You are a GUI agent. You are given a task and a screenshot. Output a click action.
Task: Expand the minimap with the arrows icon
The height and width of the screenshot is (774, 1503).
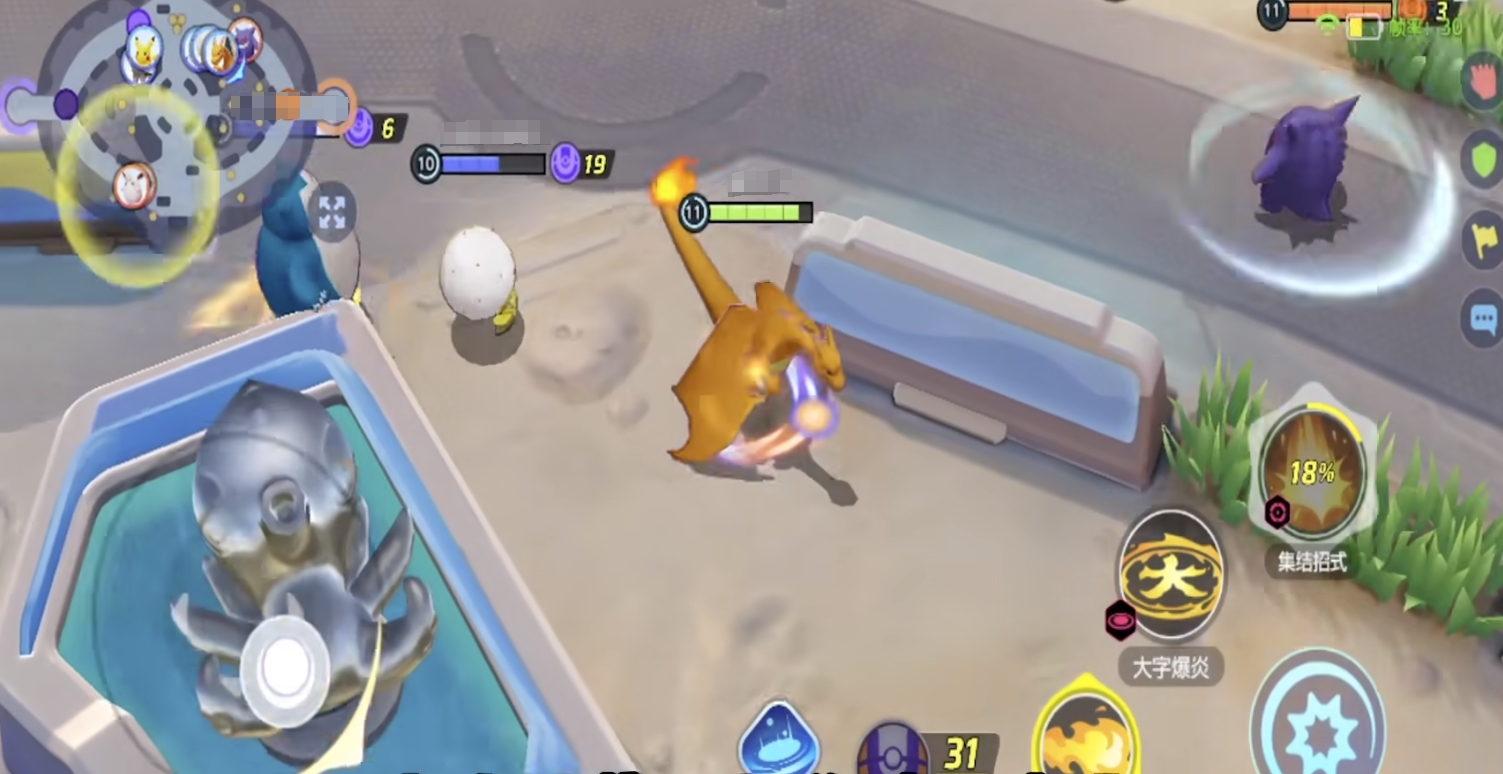[x=332, y=212]
